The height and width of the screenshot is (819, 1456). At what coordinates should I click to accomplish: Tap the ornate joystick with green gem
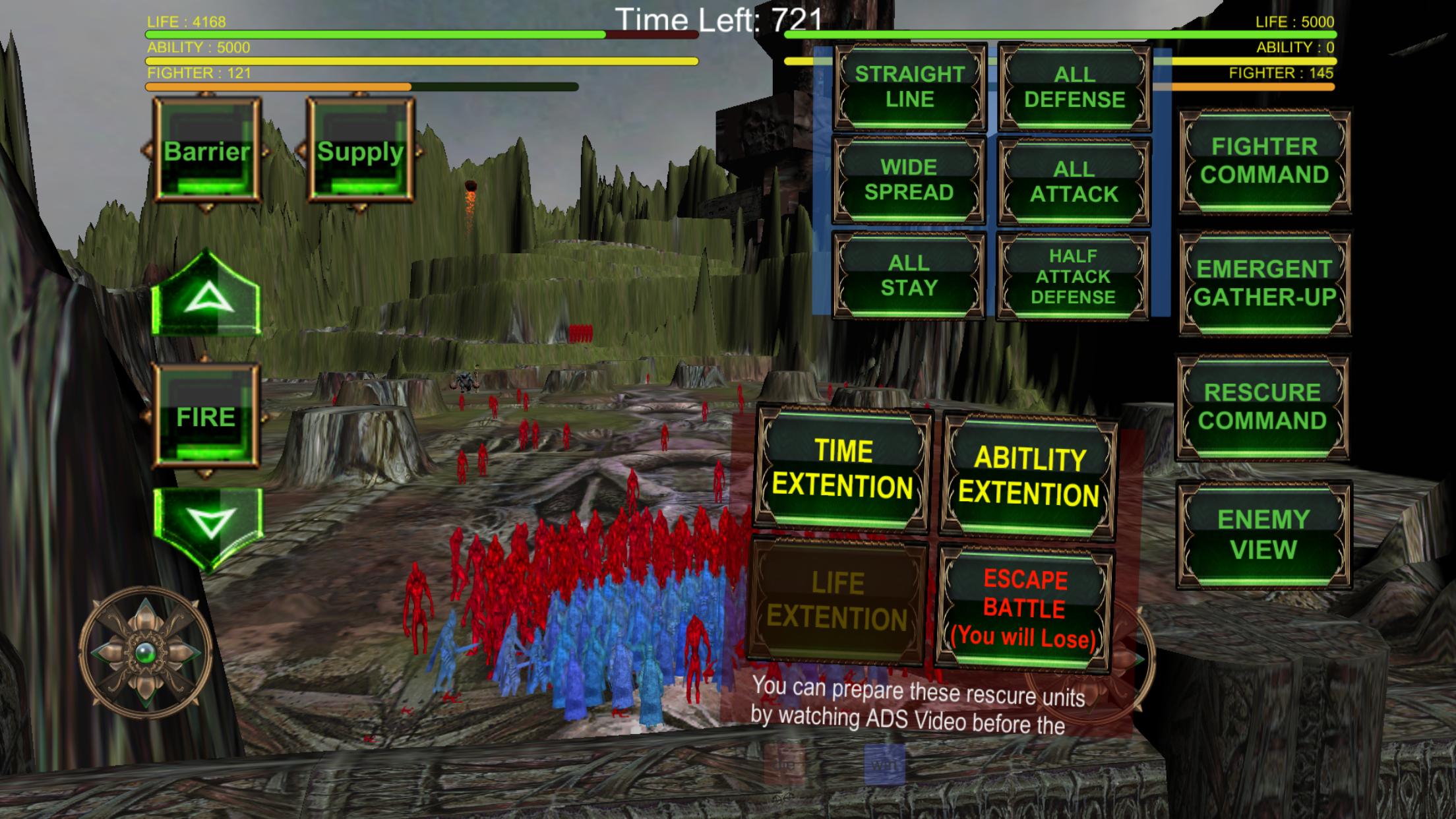pos(146,652)
